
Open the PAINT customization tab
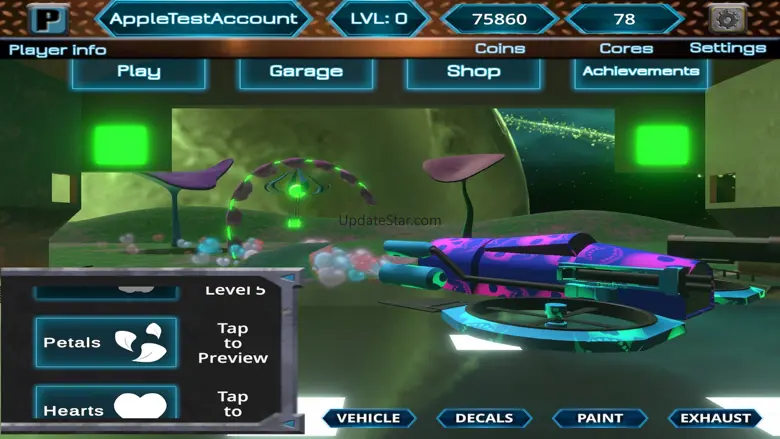[600, 418]
